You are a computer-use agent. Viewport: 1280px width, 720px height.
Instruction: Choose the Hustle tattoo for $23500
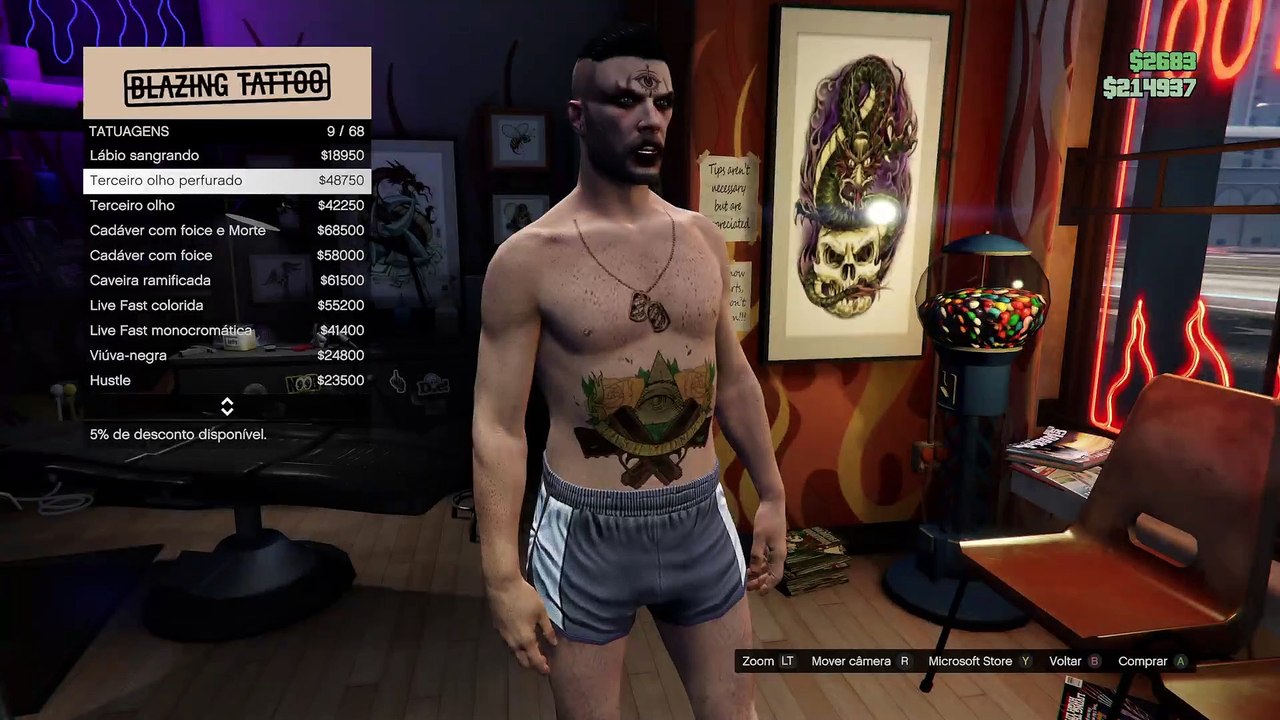[227, 381]
